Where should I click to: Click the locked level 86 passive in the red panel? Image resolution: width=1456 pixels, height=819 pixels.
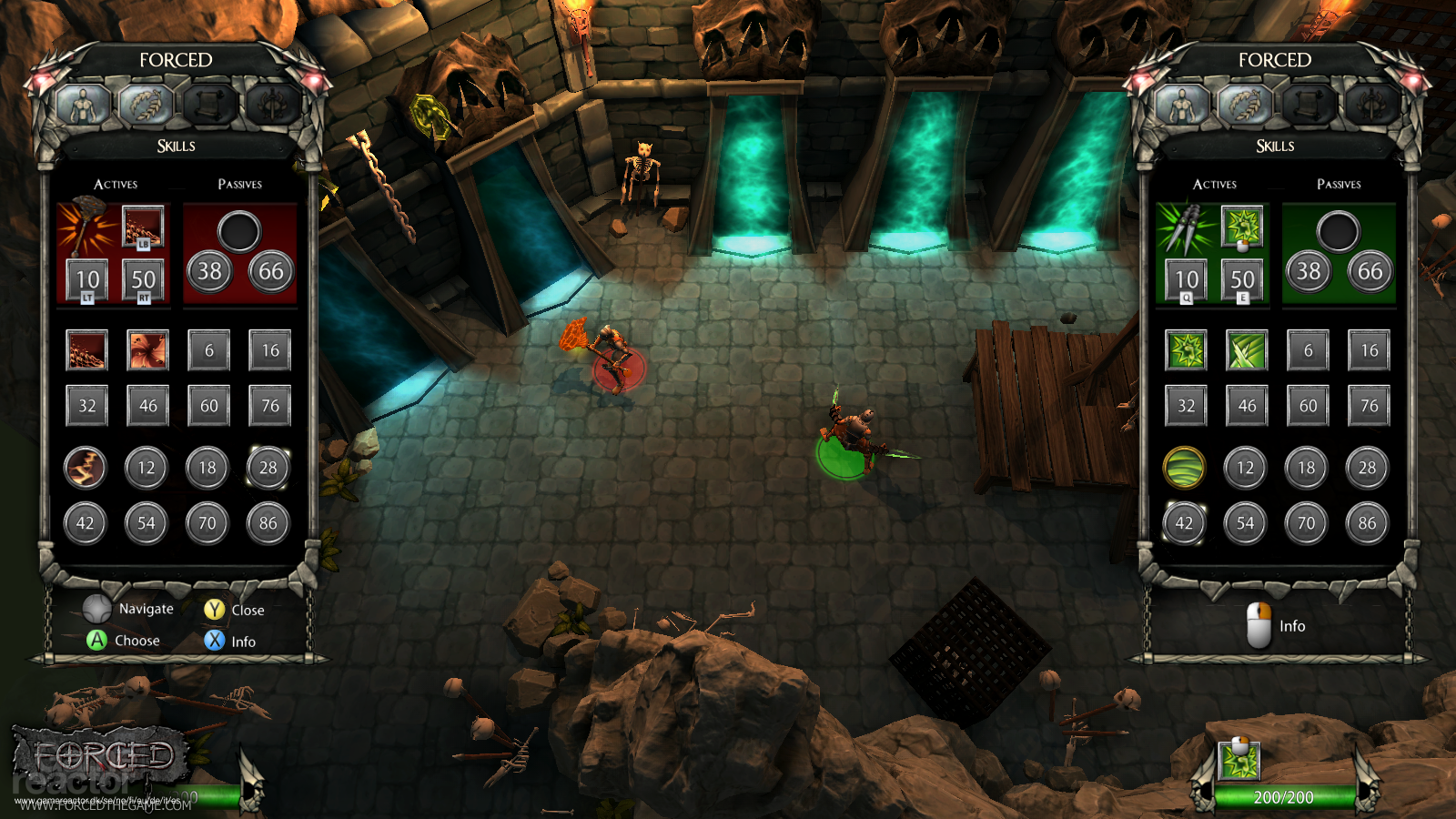[268, 523]
